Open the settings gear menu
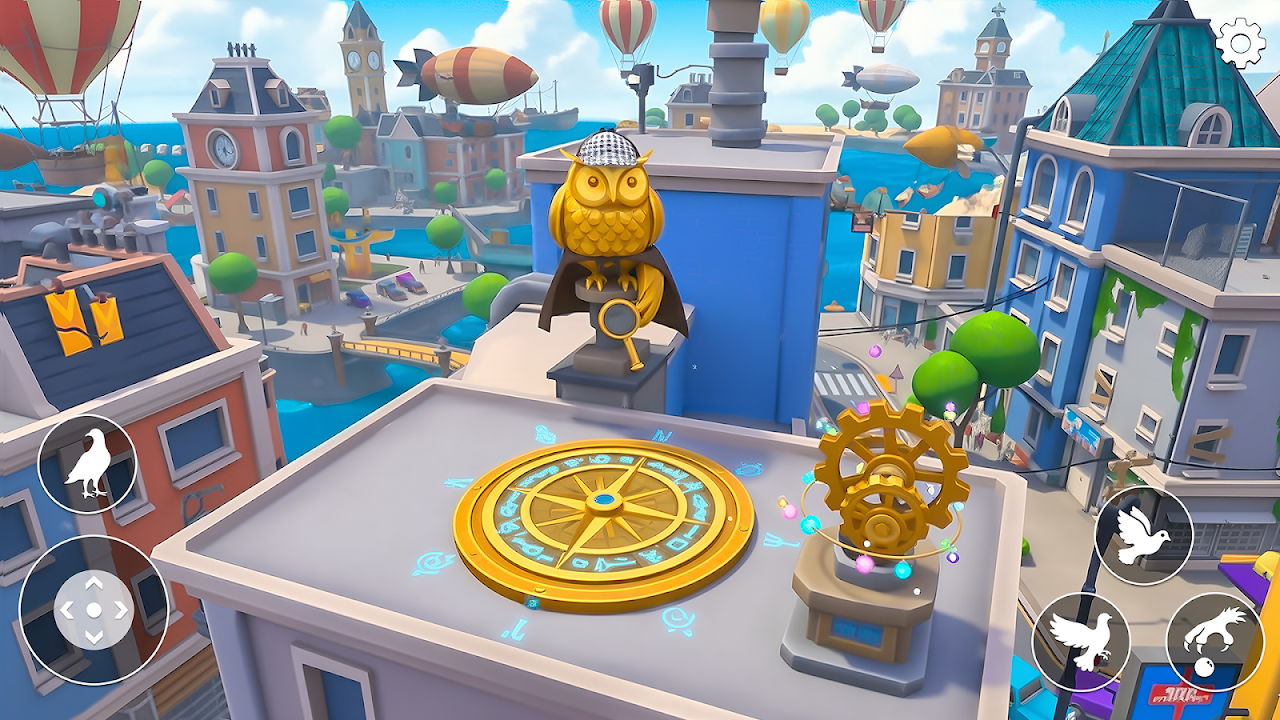 1241,43
